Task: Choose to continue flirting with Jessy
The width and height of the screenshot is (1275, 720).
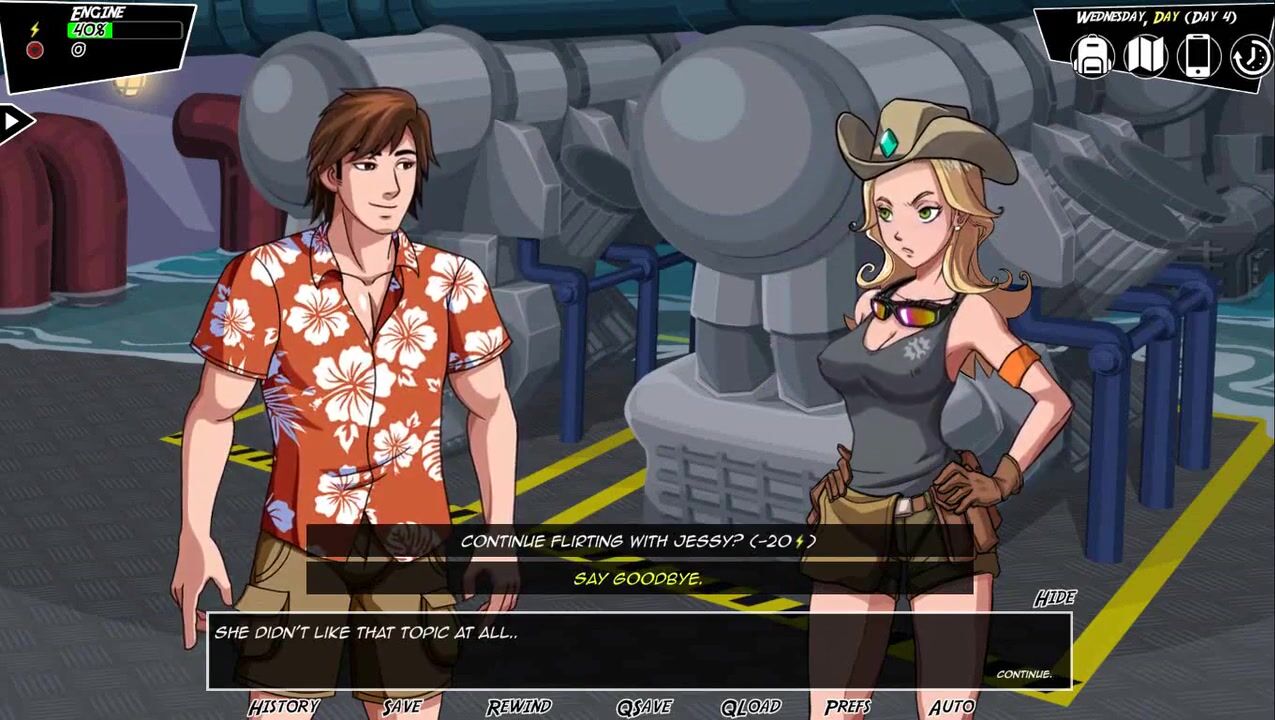Action: [638, 541]
